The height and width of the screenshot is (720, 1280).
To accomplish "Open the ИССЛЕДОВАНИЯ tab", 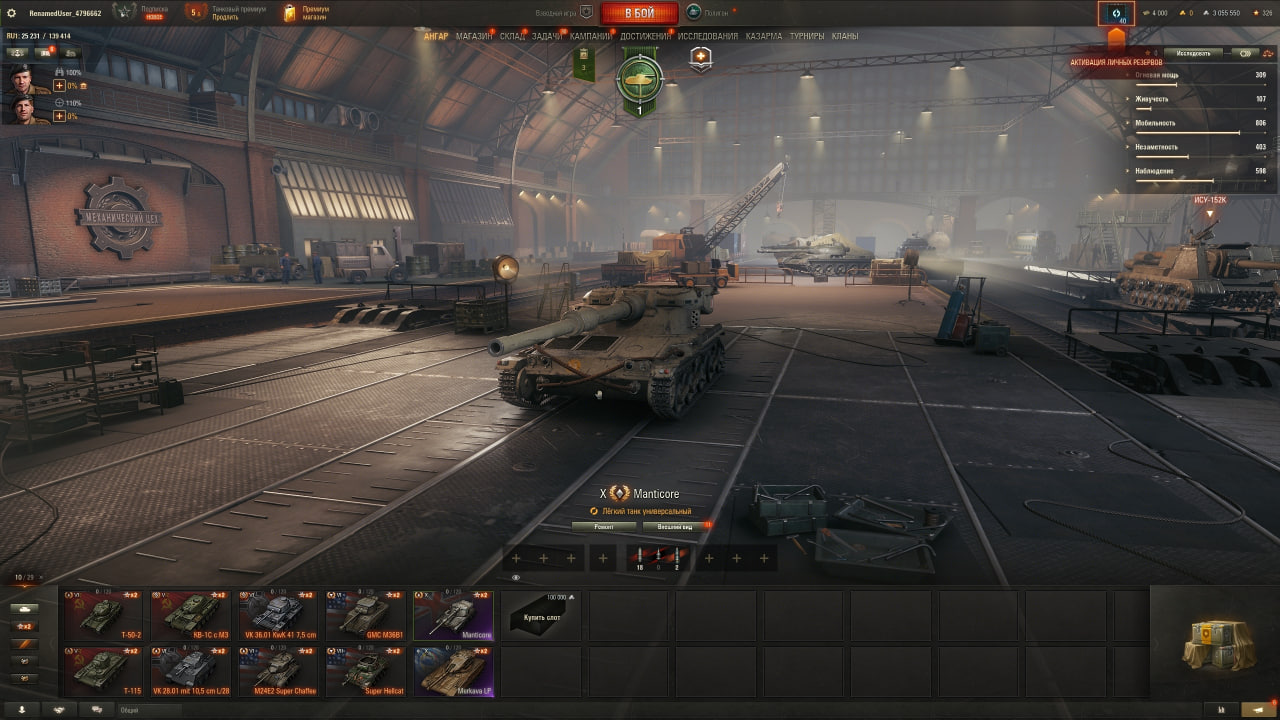I will click(x=708, y=36).
